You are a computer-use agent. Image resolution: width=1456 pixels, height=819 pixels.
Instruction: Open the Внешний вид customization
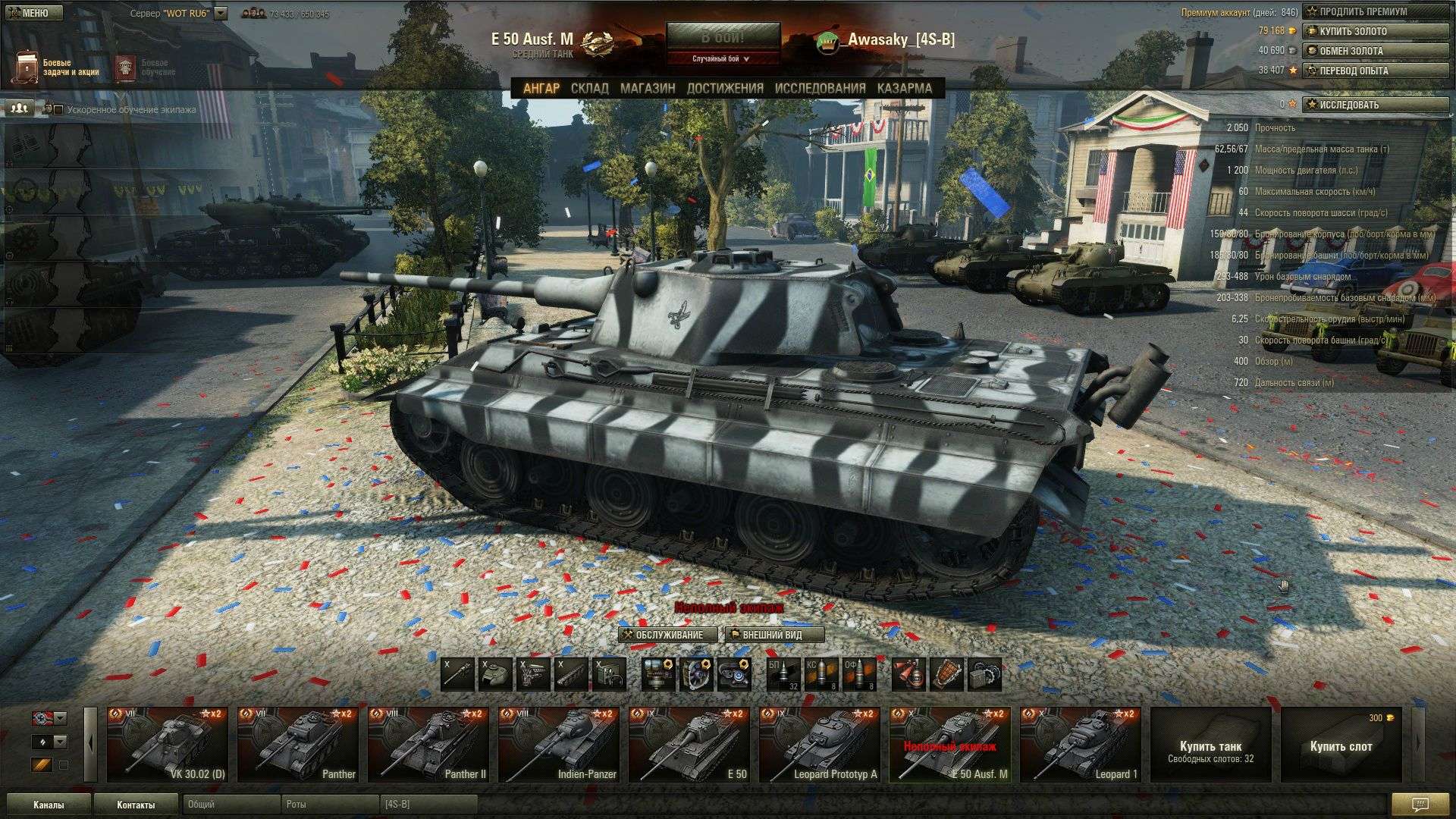coord(774,635)
